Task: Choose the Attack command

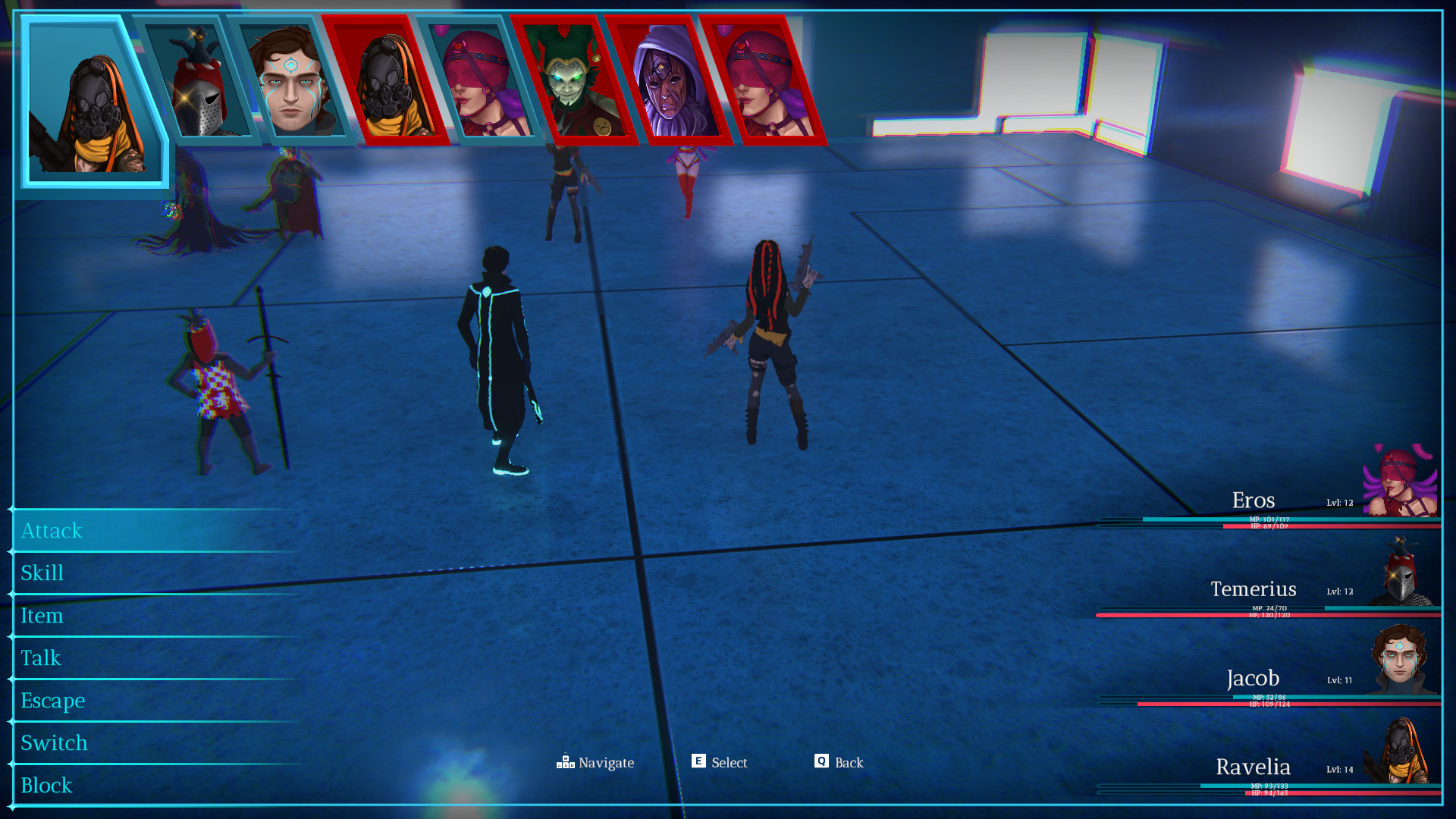Action: click(52, 531)
